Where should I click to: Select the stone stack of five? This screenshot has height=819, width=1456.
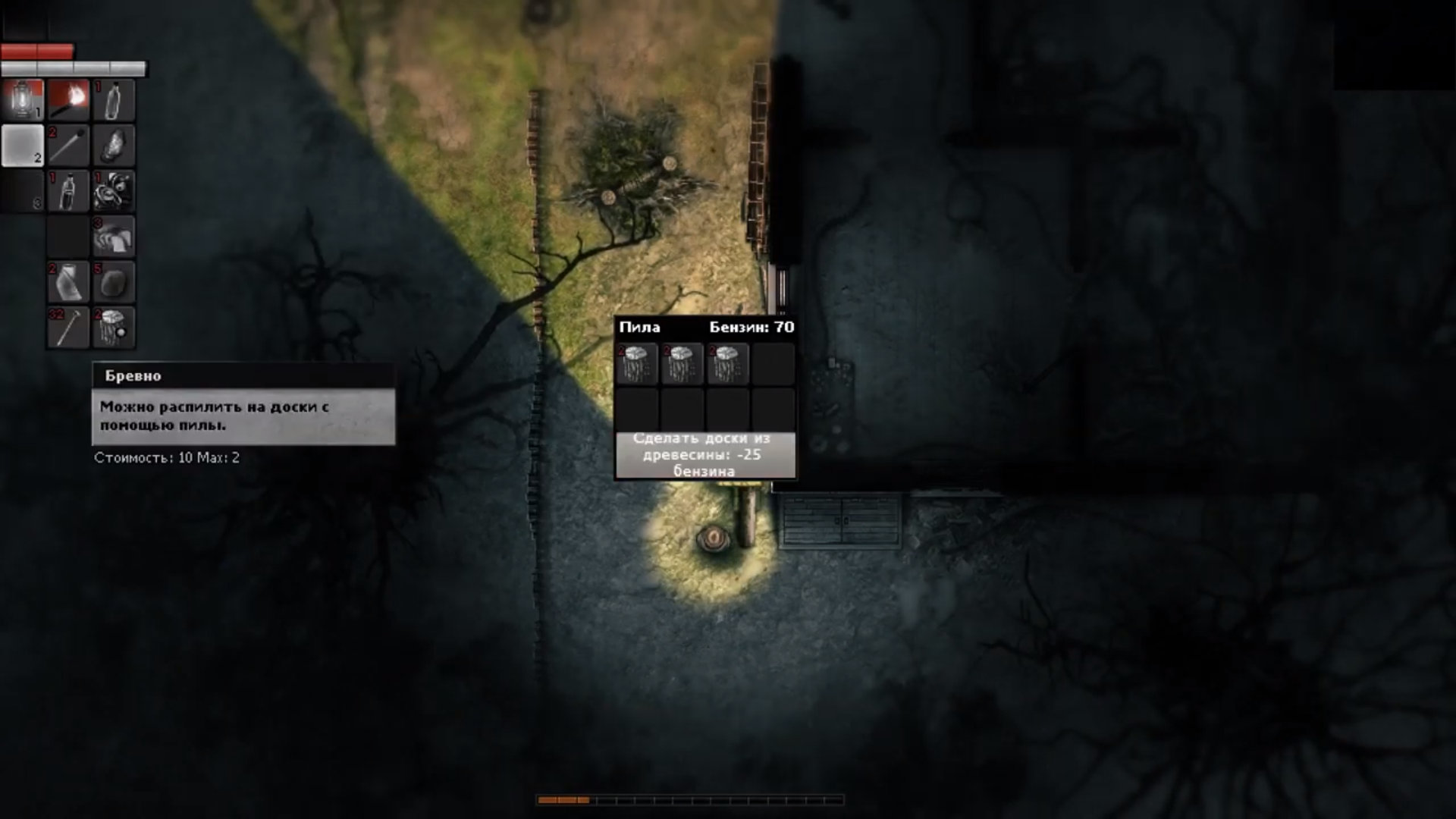(x=114, y=282)
